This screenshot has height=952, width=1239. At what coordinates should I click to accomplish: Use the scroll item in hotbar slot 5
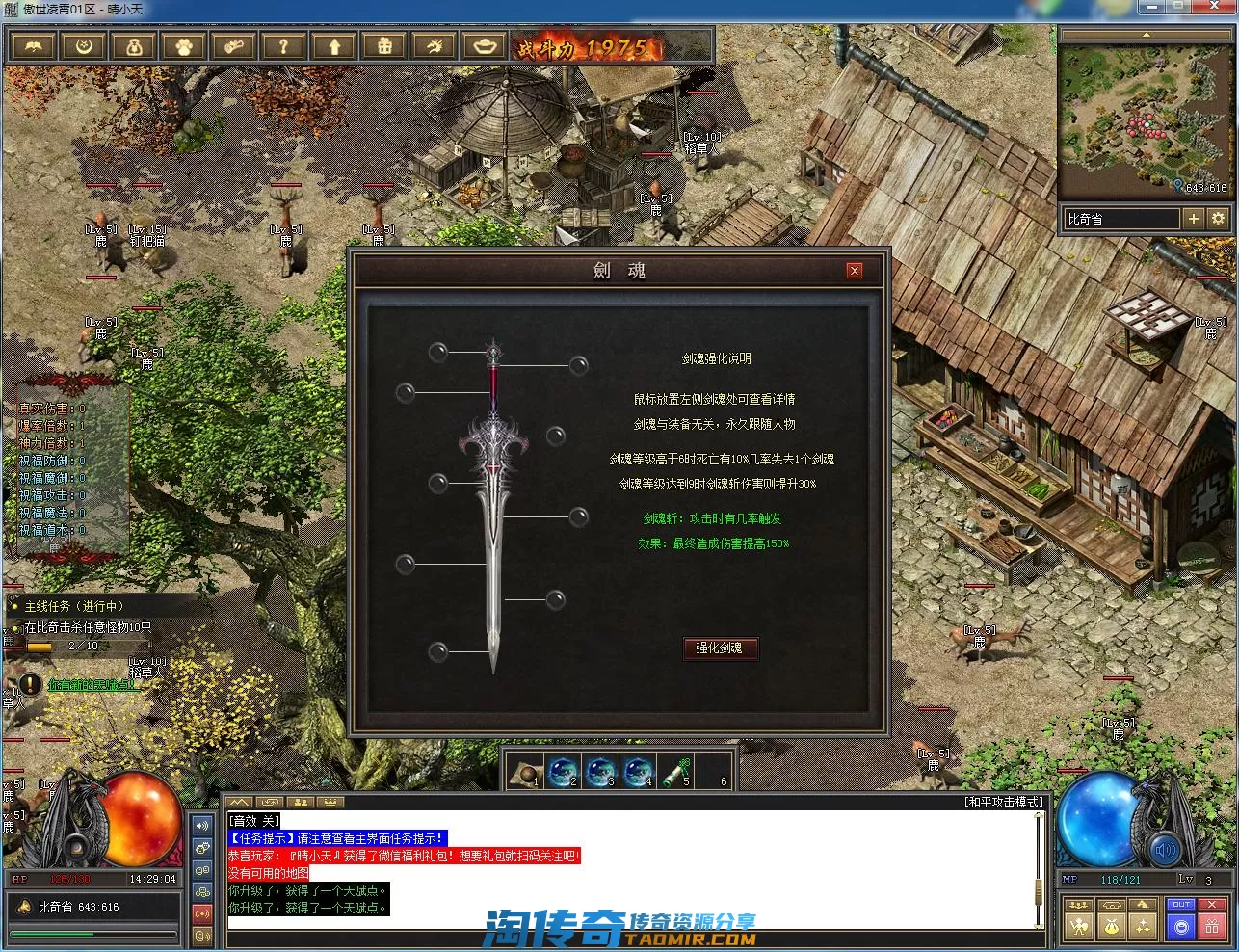677,772
